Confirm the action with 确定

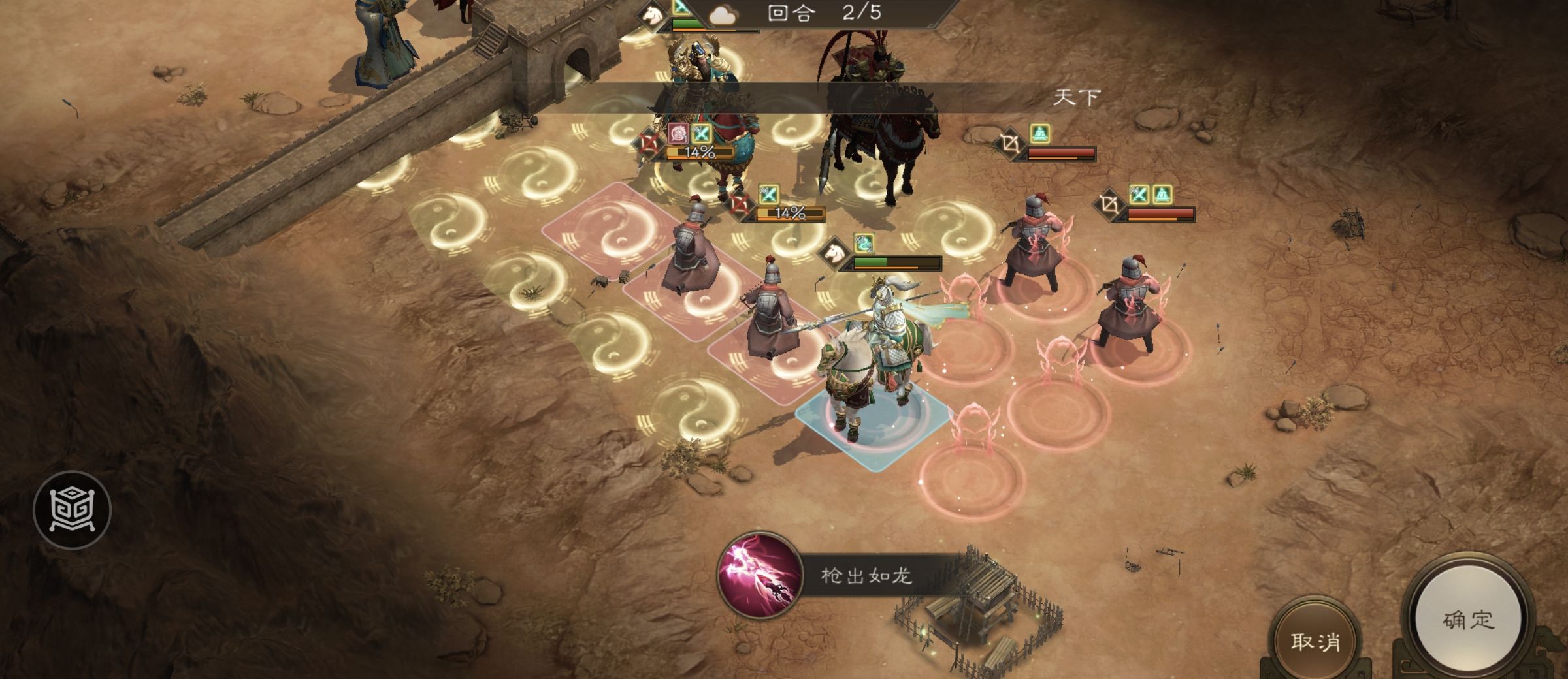tap(1468, 619)
